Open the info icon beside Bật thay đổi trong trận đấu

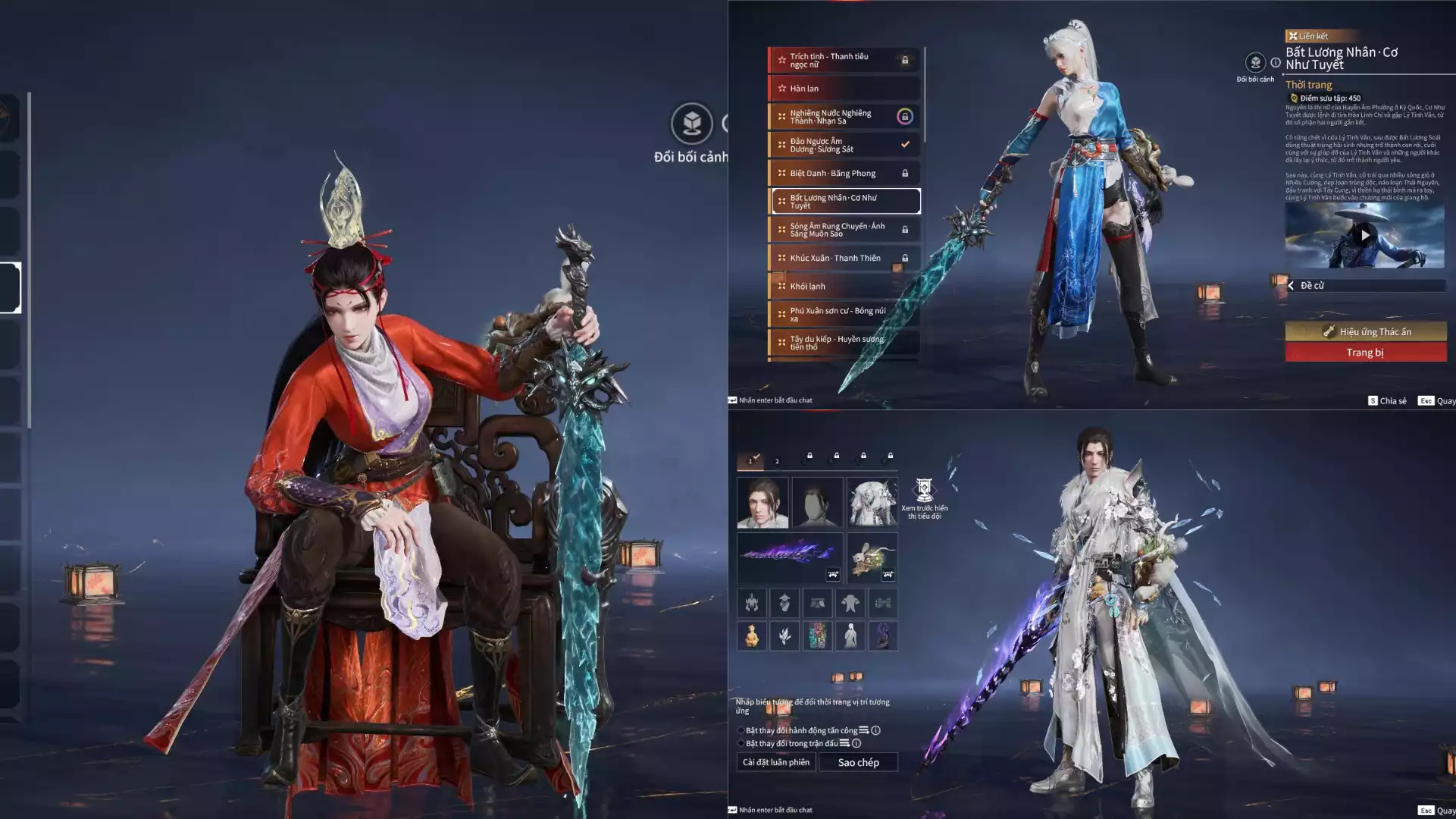click(856, 744)
